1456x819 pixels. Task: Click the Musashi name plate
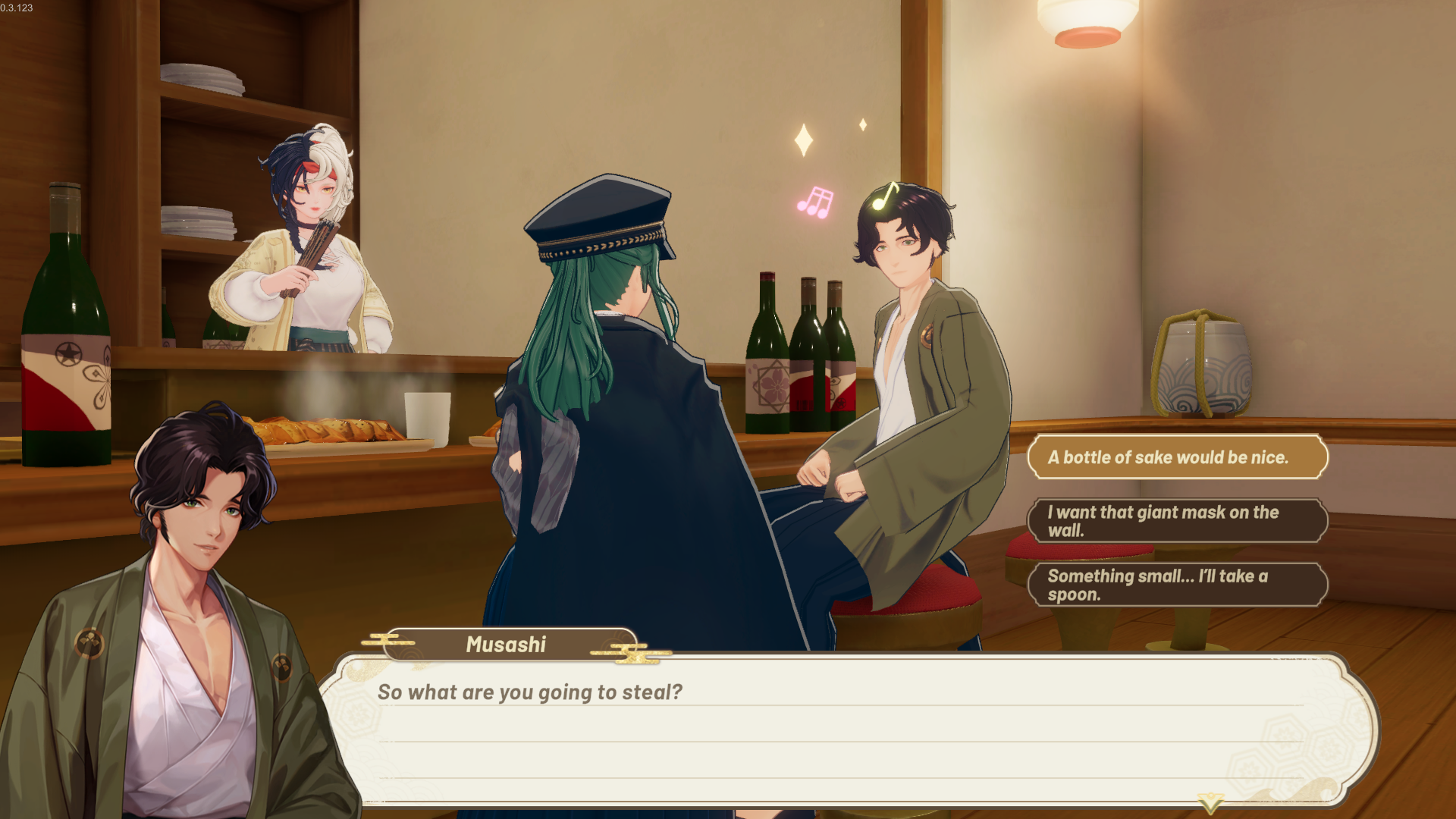(x=506, y=645)
